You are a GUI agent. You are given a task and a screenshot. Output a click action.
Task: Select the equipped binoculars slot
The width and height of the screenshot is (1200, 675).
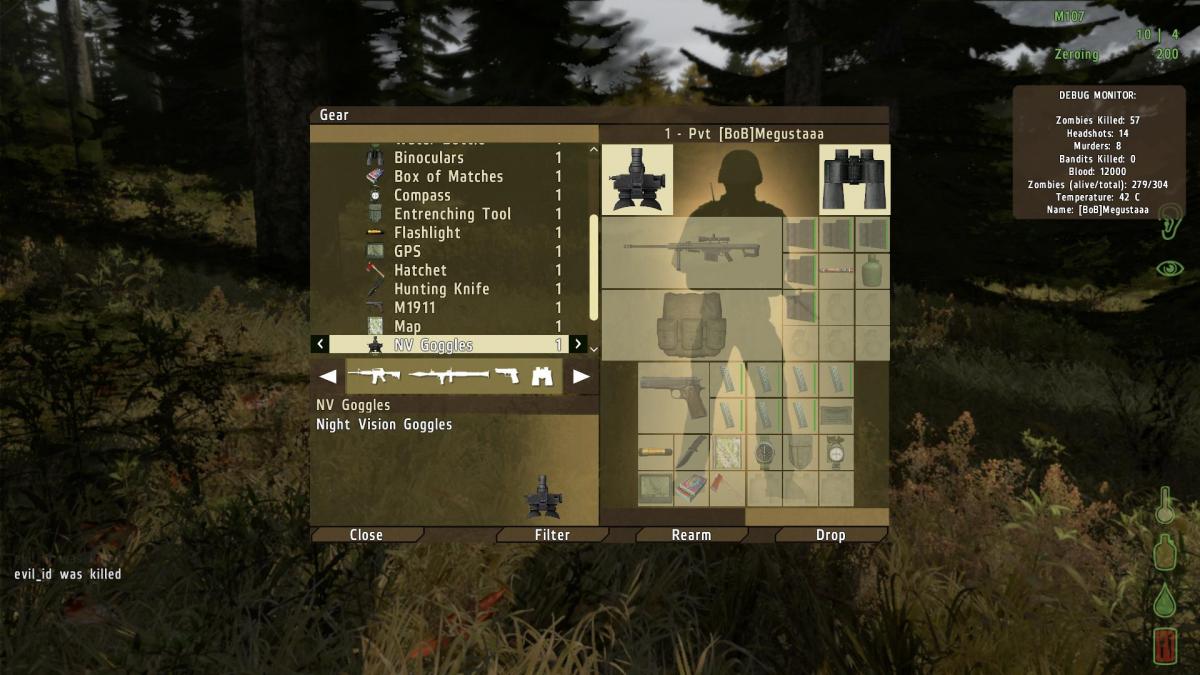854,180
